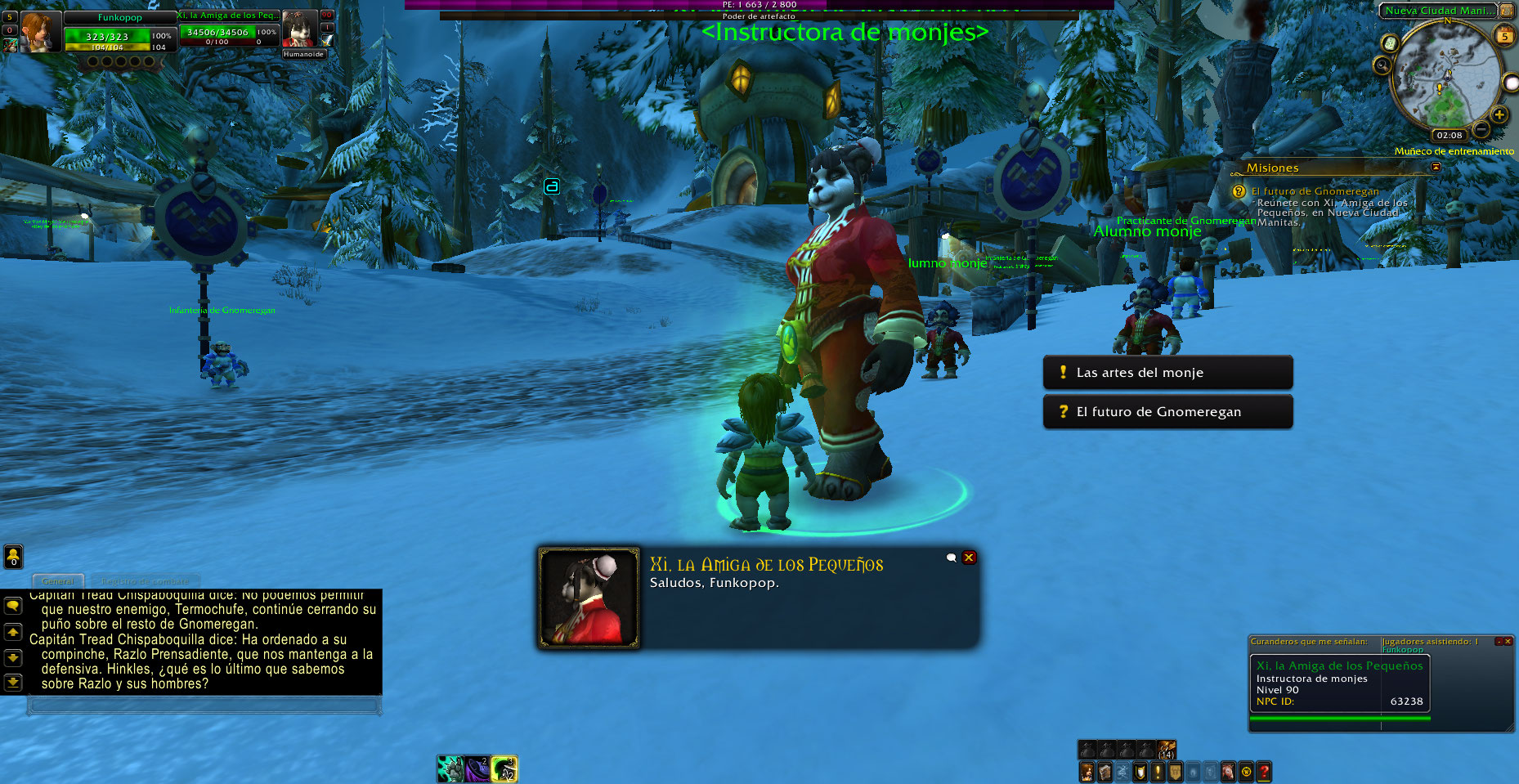Open the character info portrait micro button

1087,772
